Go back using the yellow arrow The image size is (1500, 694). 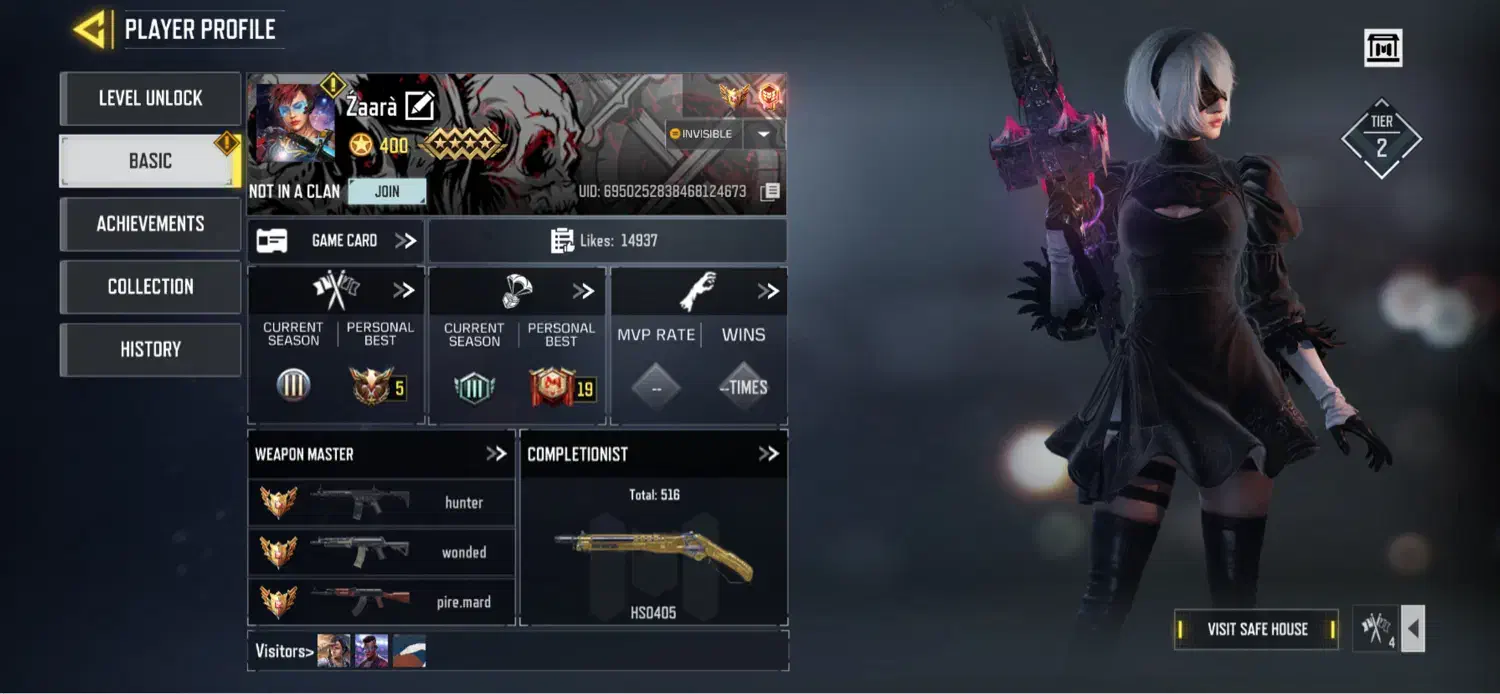point(89,30)
